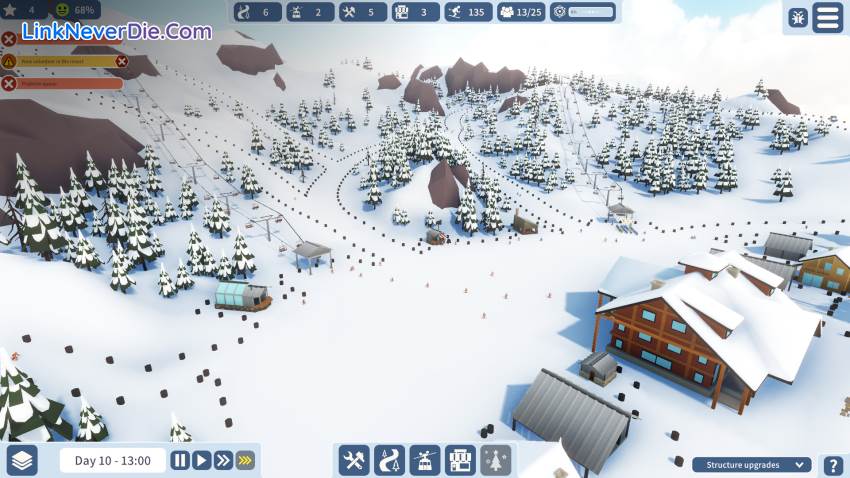Open the question mark help button
This screenshot has width=850, height=478.
tap(832, 464)
